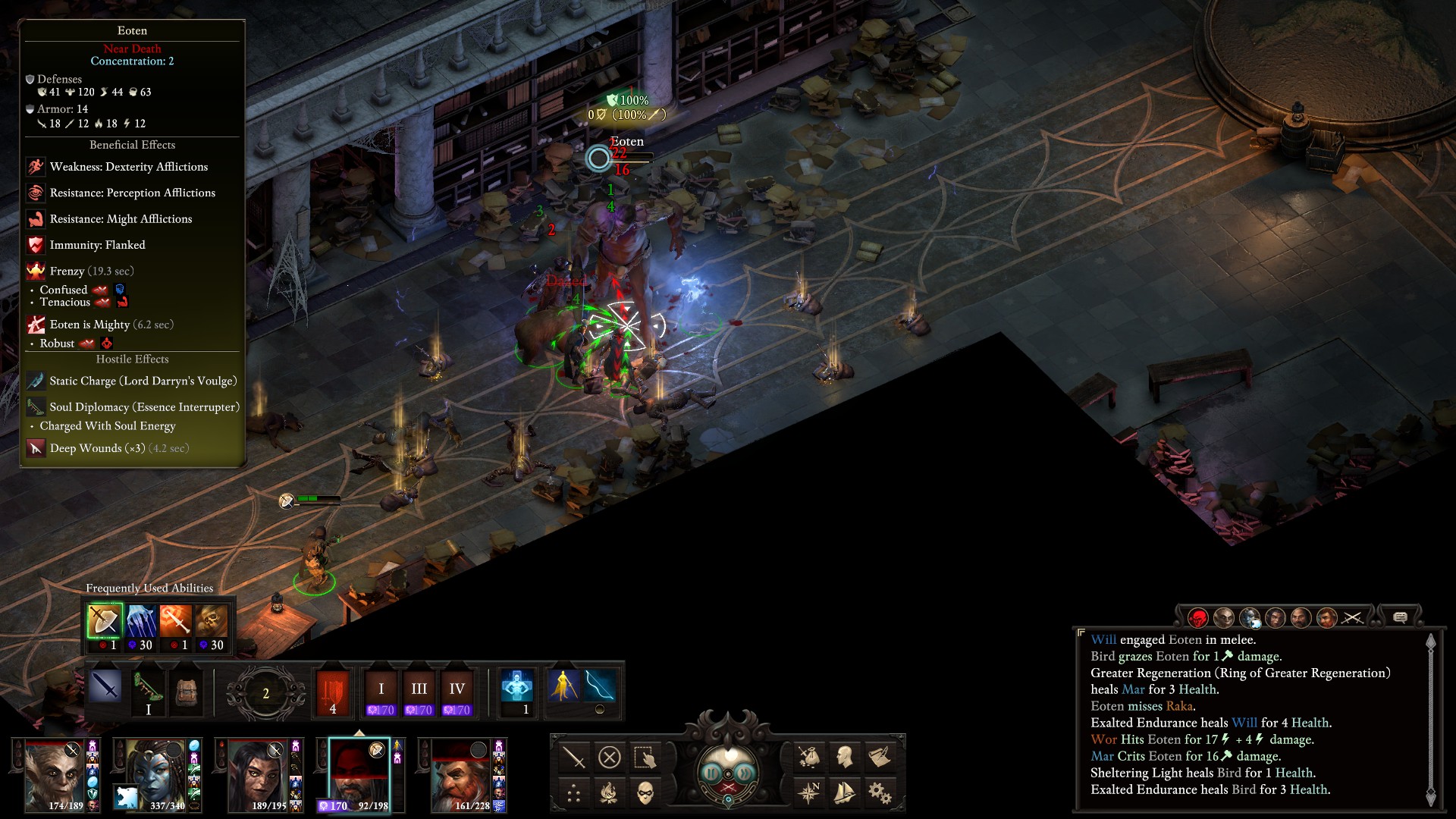Select the blue sword weapon set
1456x819 pixels.
click(x=105, y=687)
